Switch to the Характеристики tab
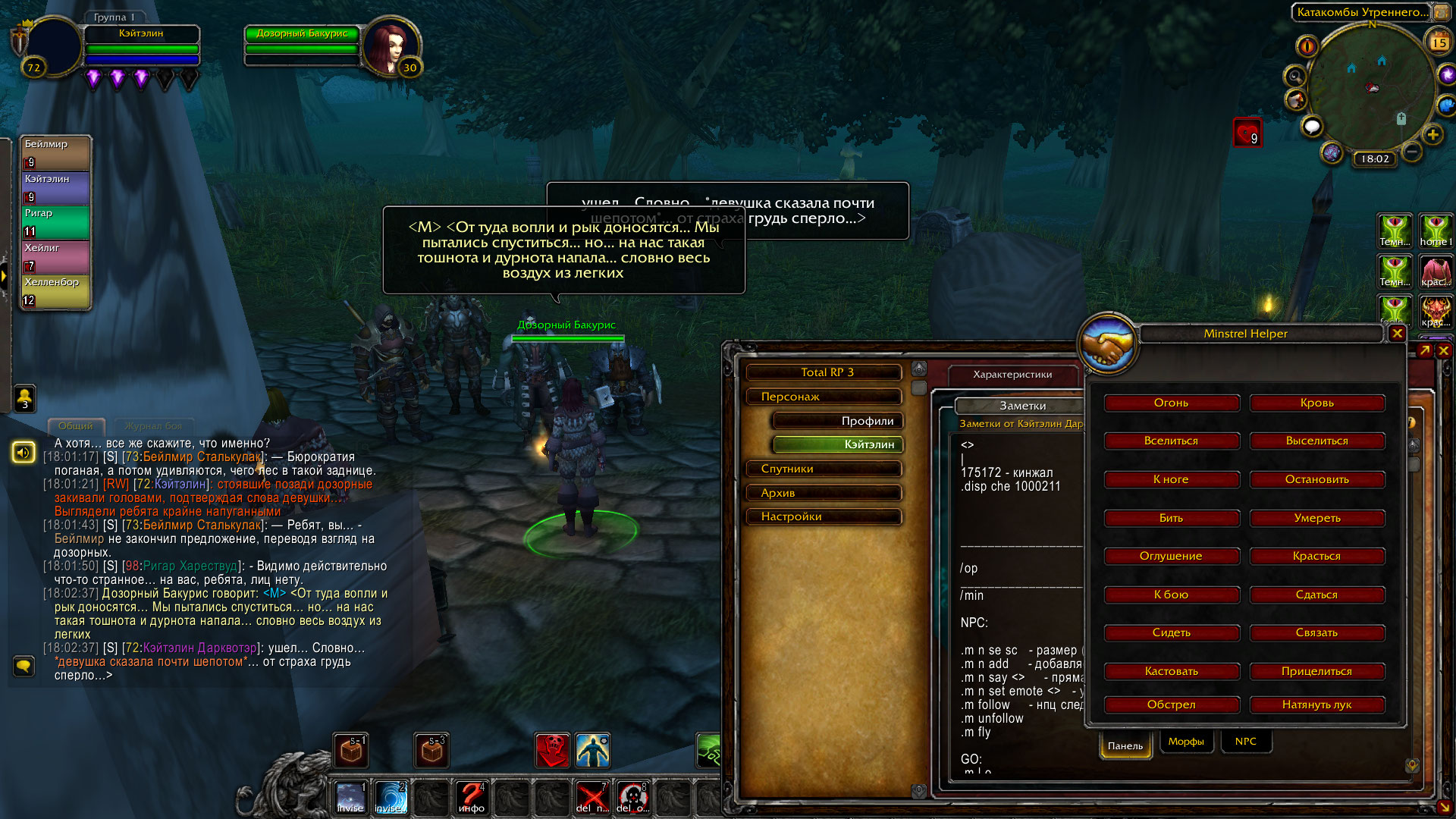This screenshot has height=819, width=1456. (x=1012, y=374)
